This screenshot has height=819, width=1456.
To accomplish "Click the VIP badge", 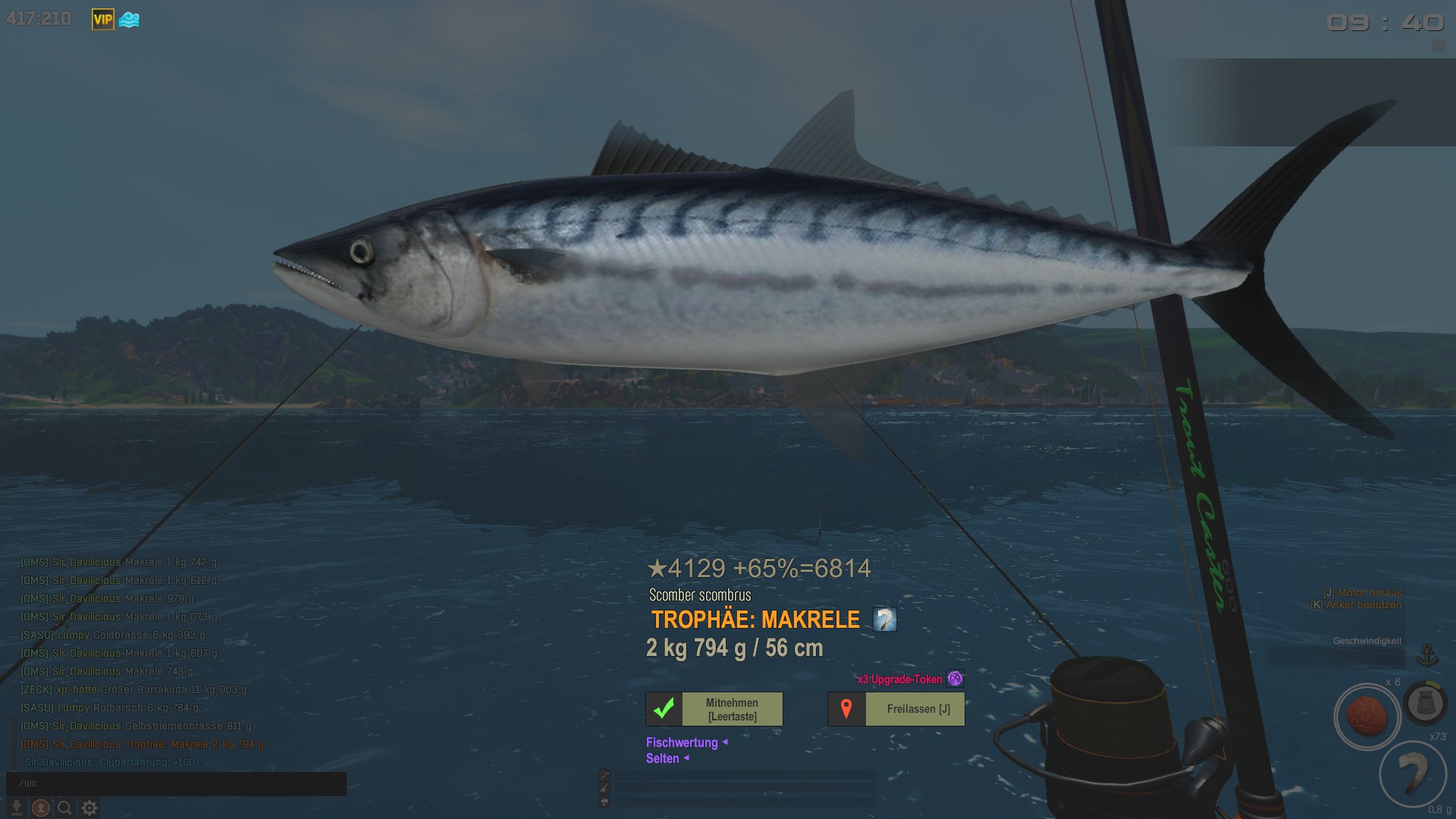I will click(x=102, y=20).
